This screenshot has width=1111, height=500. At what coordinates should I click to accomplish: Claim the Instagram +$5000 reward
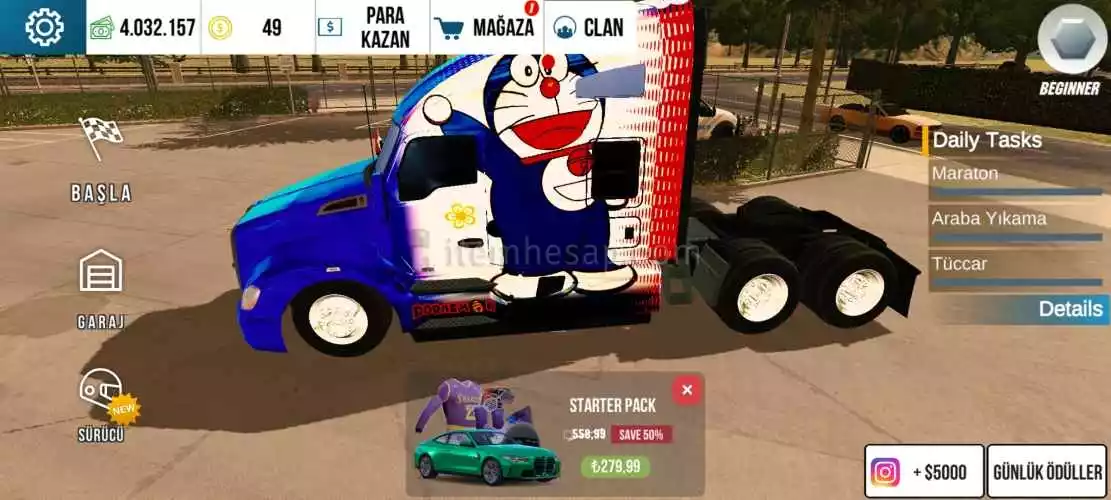pos(924,471)
